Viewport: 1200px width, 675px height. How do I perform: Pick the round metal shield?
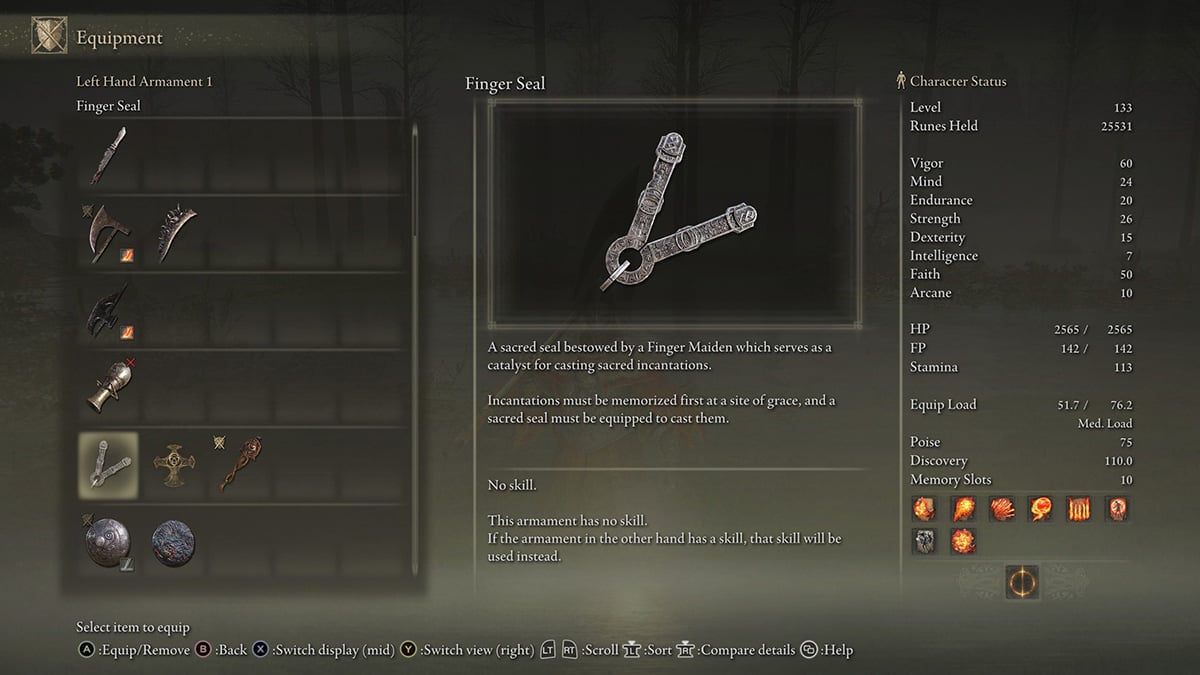[x=107, y=543]
